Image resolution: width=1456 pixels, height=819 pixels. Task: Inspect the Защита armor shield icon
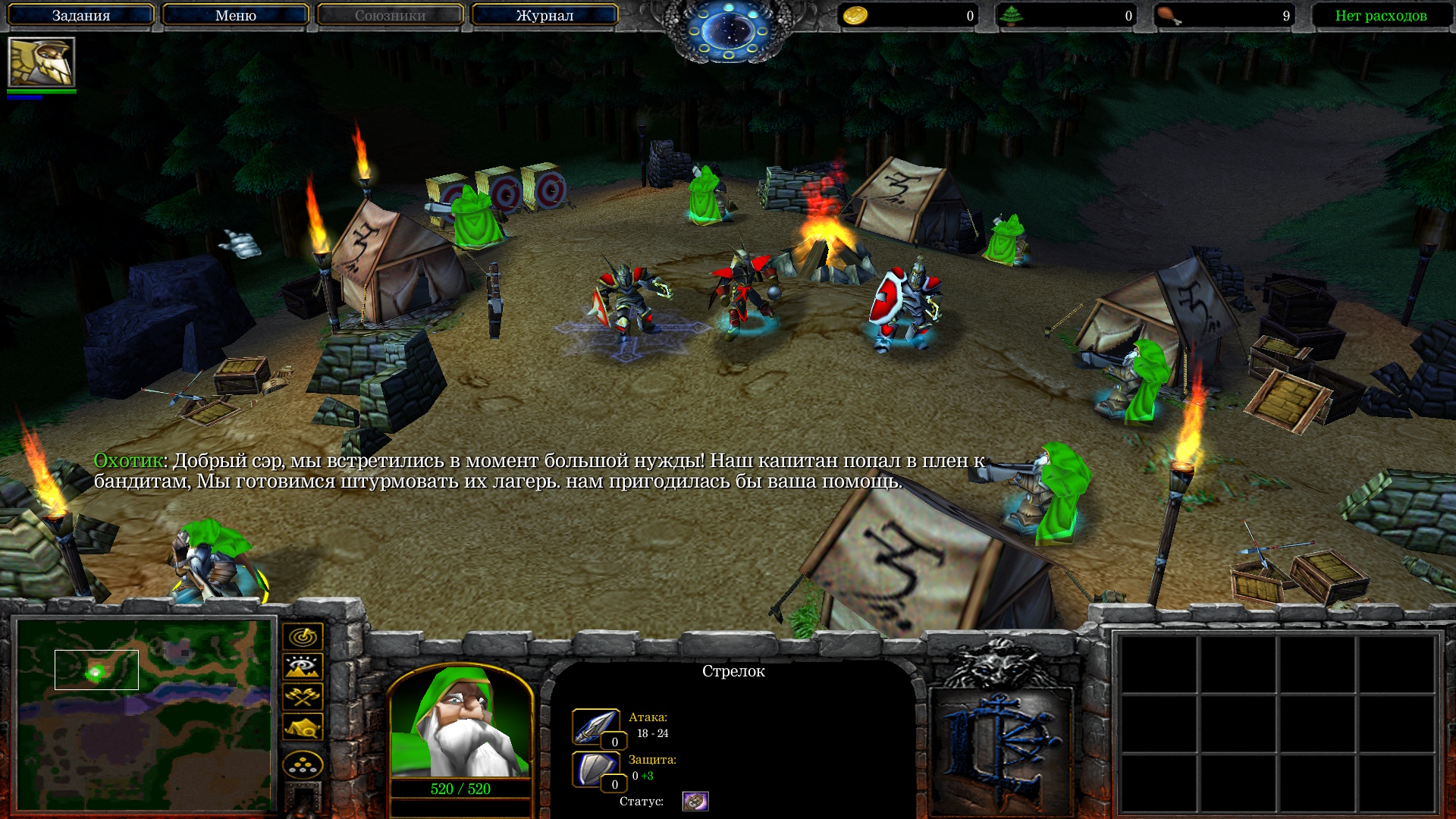(595, 769)
